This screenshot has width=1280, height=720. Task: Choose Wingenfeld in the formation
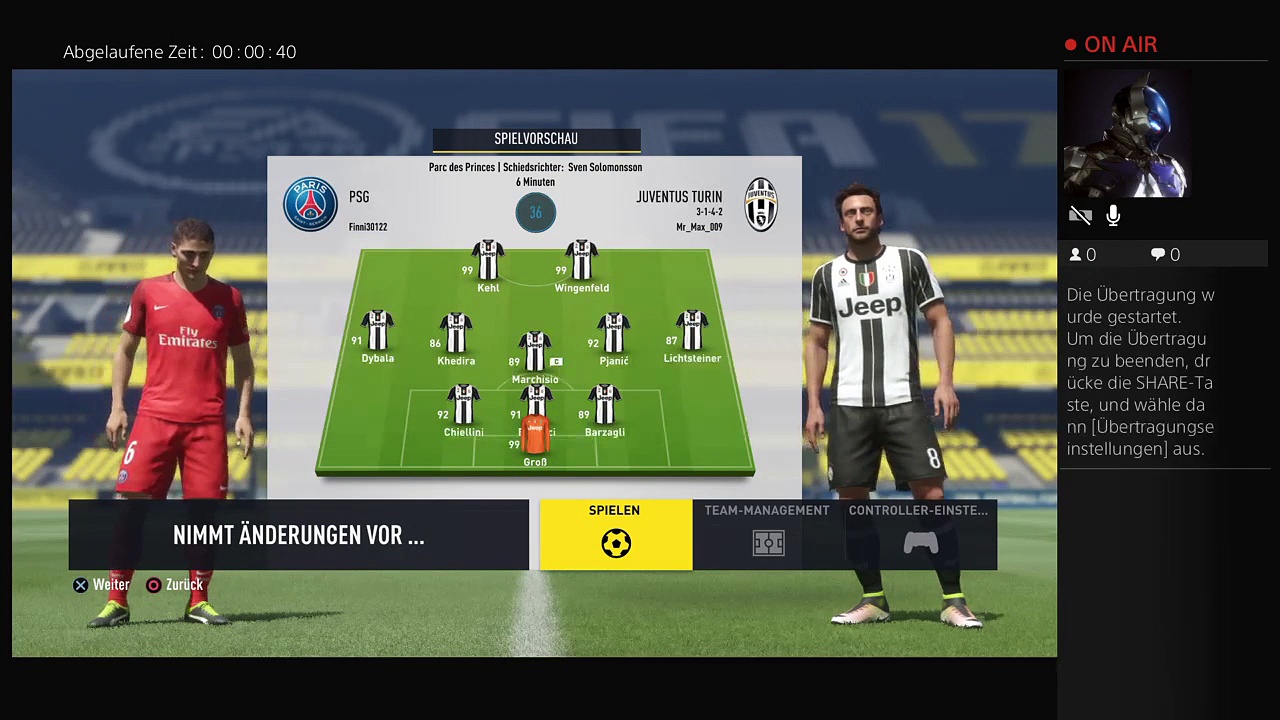(x=581, y=261)
